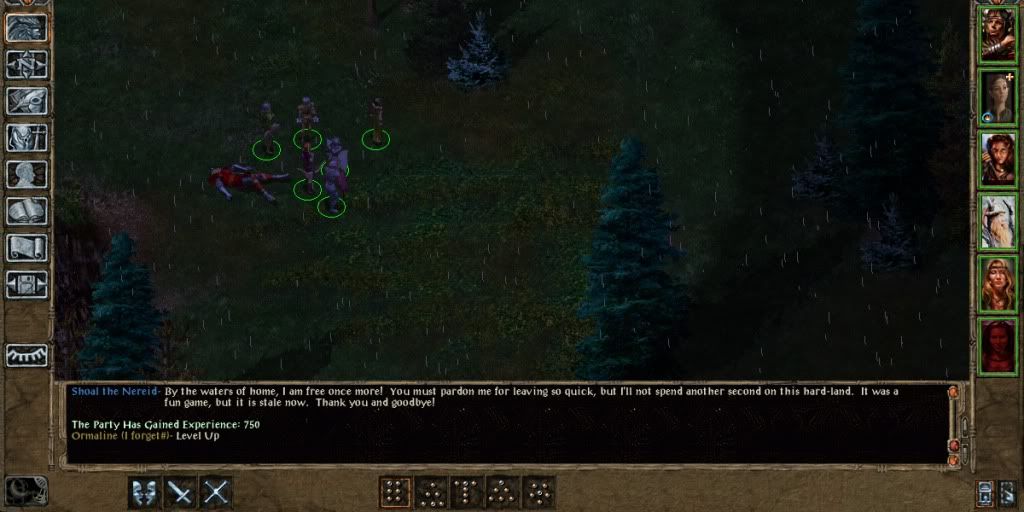This screenshot has height=512, width=1024.
Task: Select the elf portrait with the level-up plus
Action: (997, 96)
